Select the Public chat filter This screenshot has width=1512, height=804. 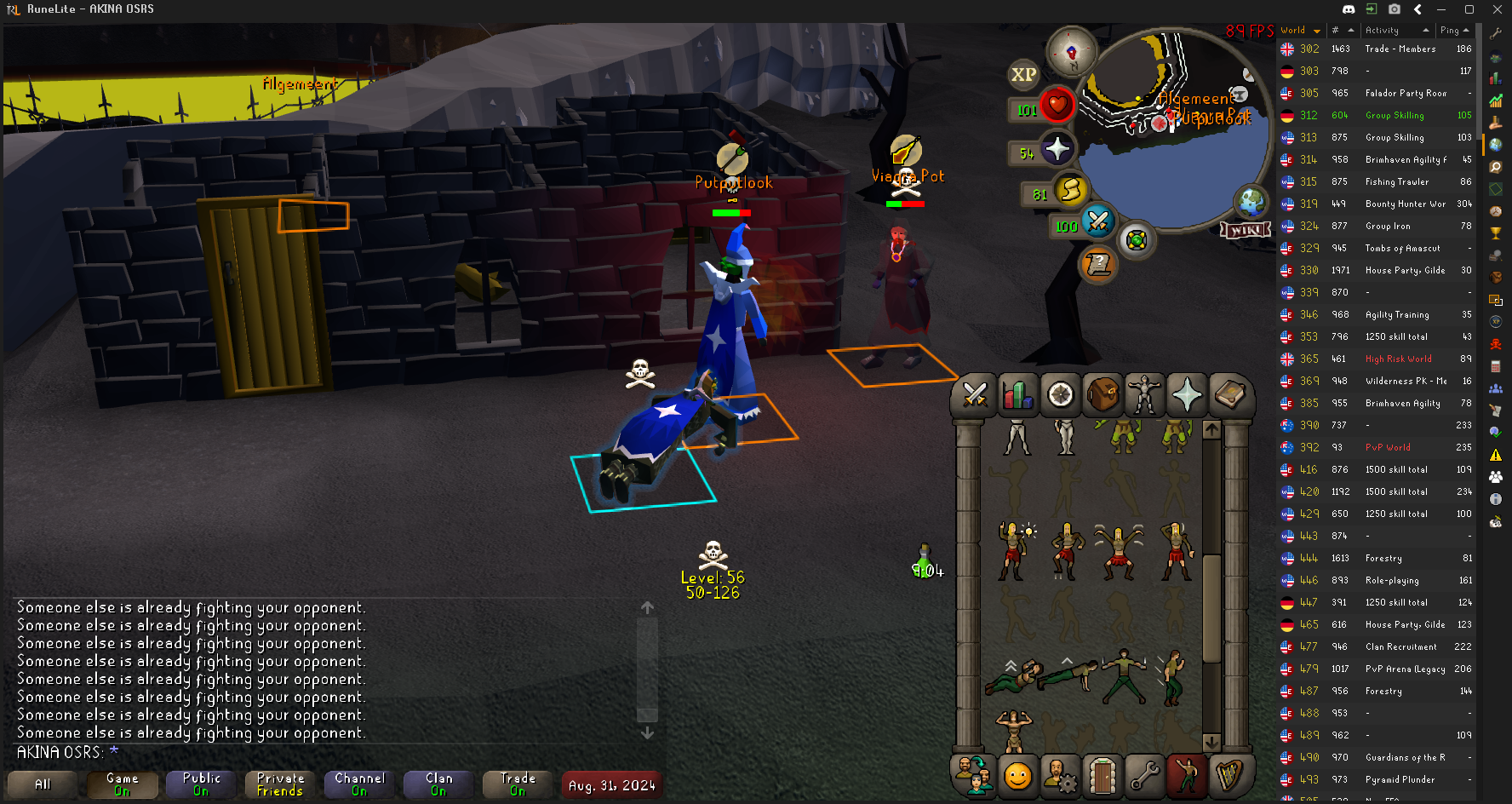[x=201, y=784]
